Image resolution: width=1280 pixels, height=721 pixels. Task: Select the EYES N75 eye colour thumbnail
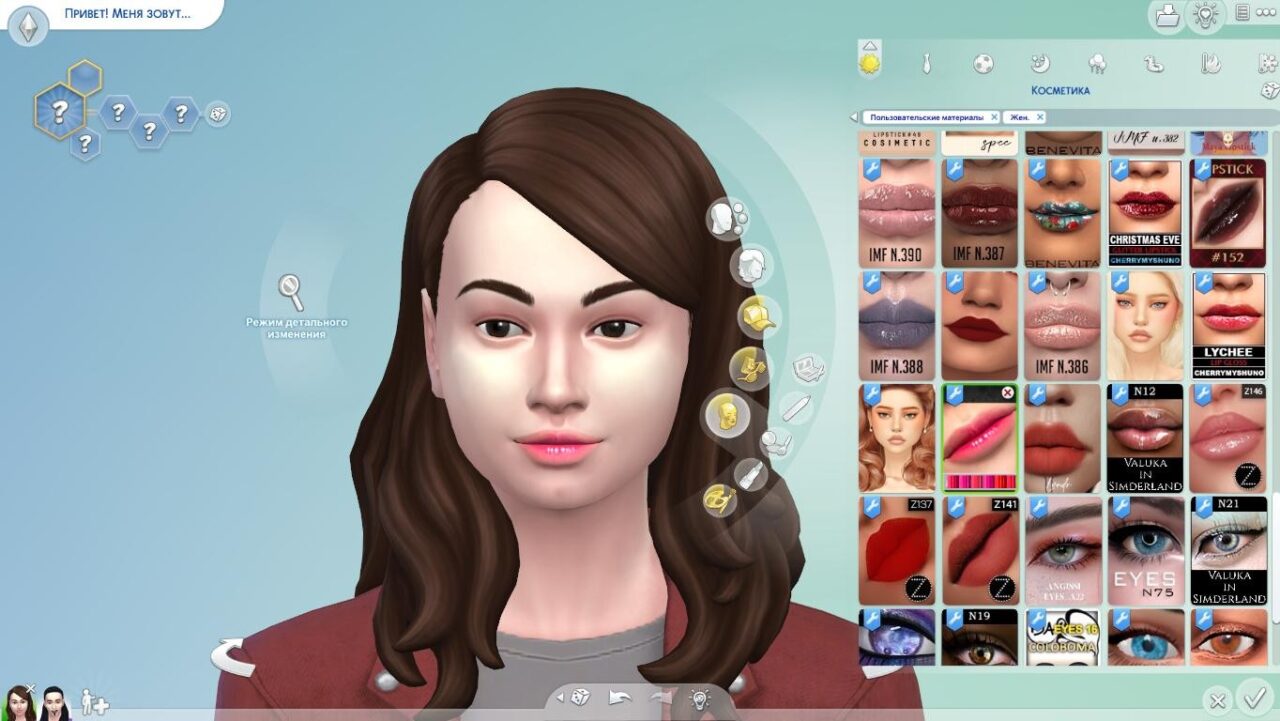coord(1145,550)
